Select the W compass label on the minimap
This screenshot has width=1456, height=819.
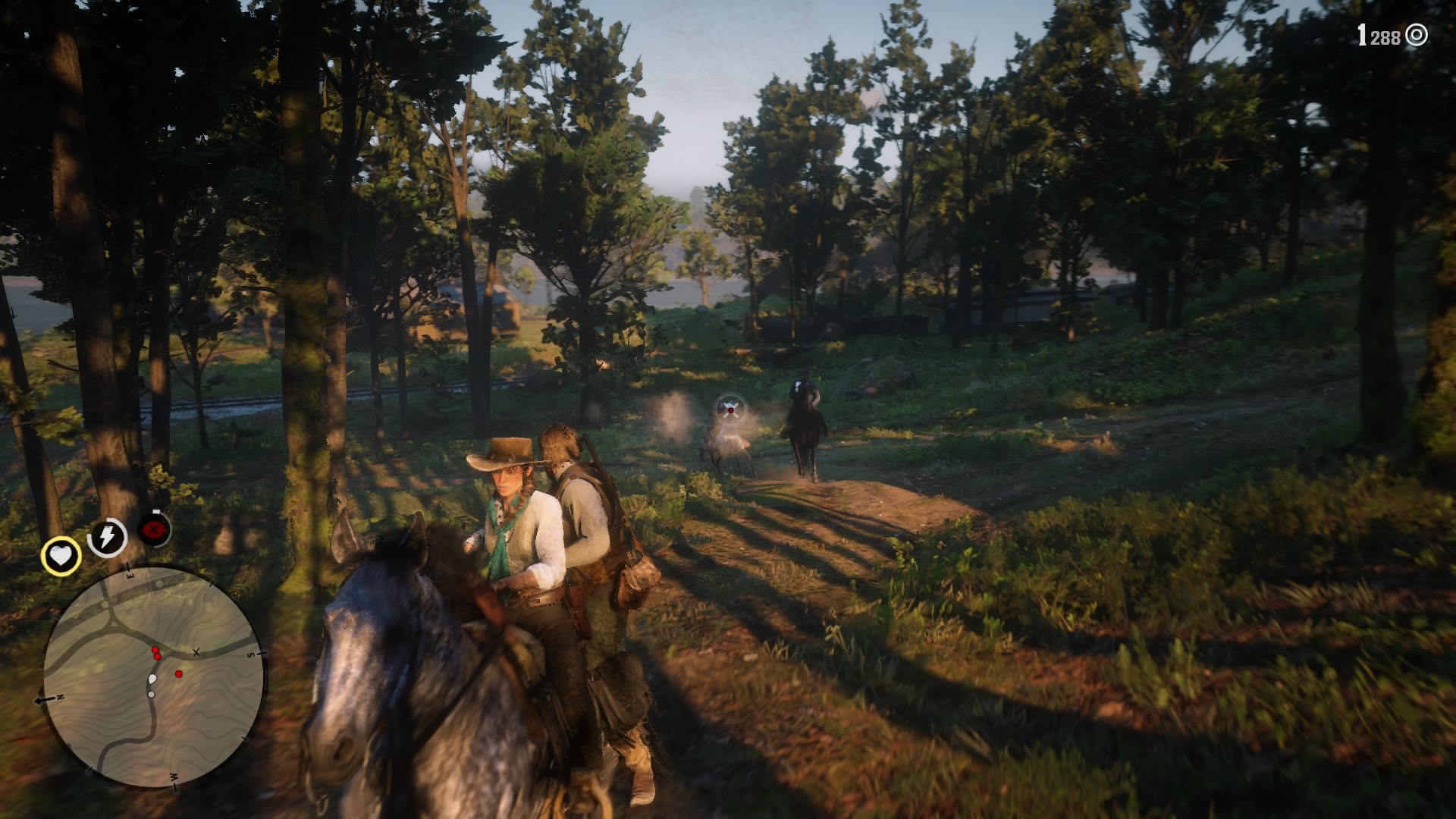pyautogui.click(x=173, y=777)
